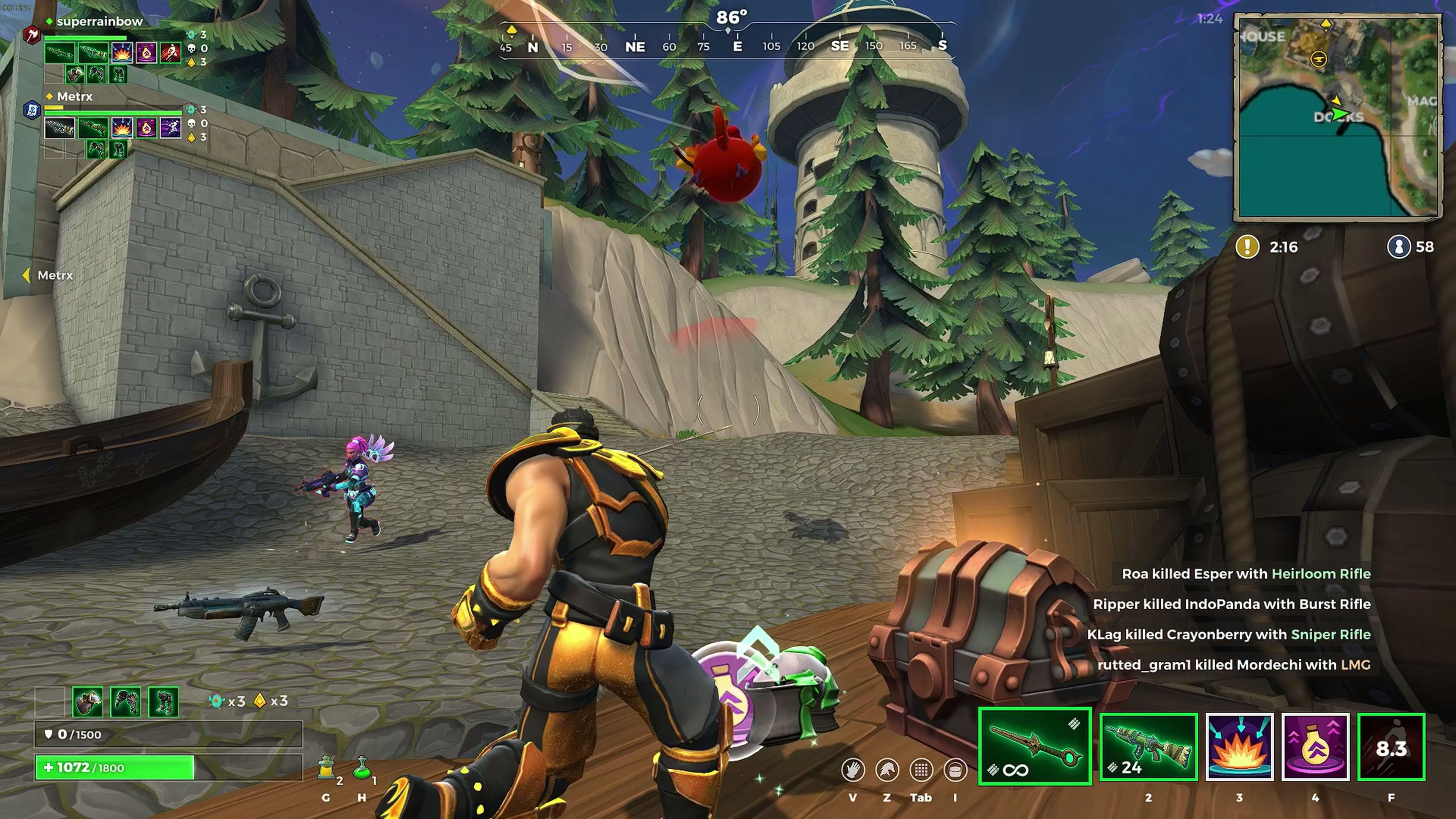1456x819 pixels.
Task: Click the round pot icon
Action: click(955, 770)
